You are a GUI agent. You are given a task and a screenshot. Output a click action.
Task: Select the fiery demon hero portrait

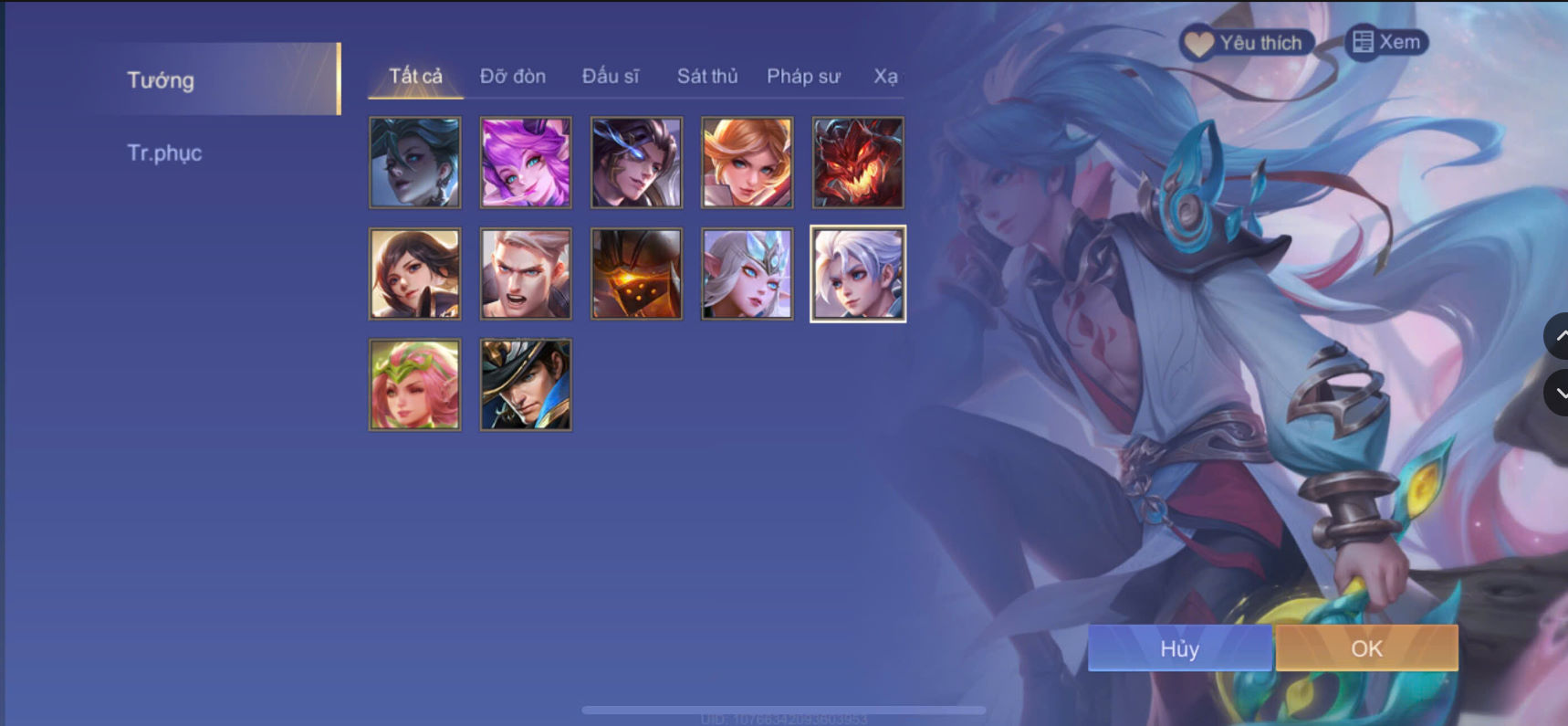coord(859,163)
